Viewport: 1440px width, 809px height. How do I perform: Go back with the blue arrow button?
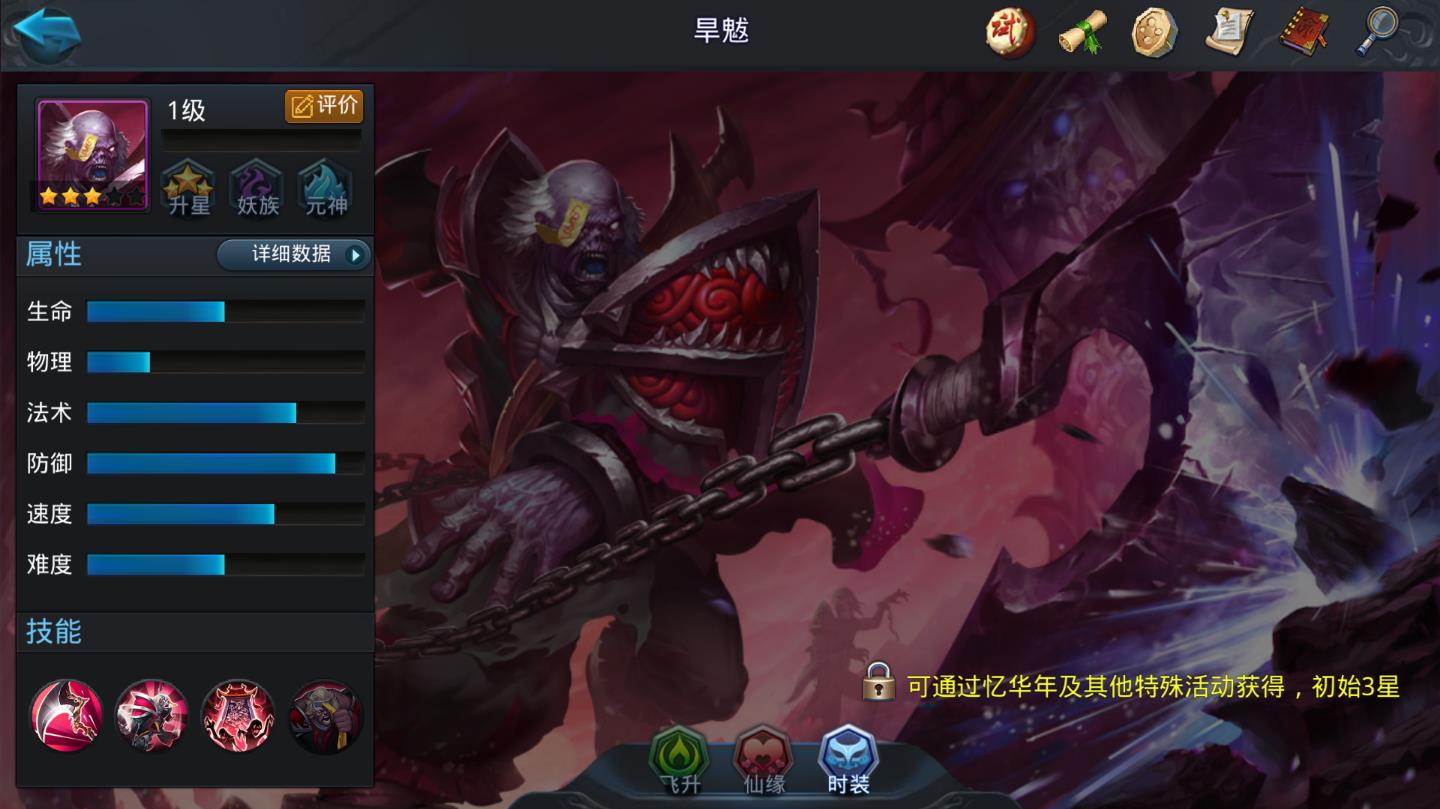(47, 35)
